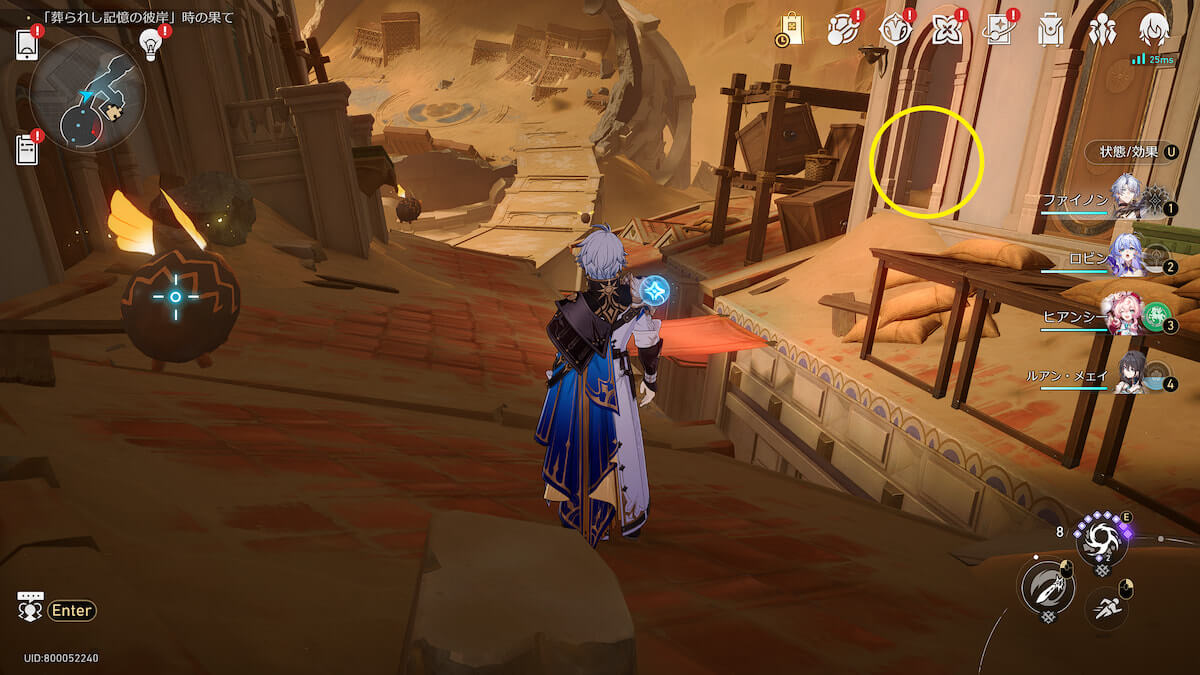Open the mission log document icon
This screenshot has height=675, width=1200.
[27, 150]
